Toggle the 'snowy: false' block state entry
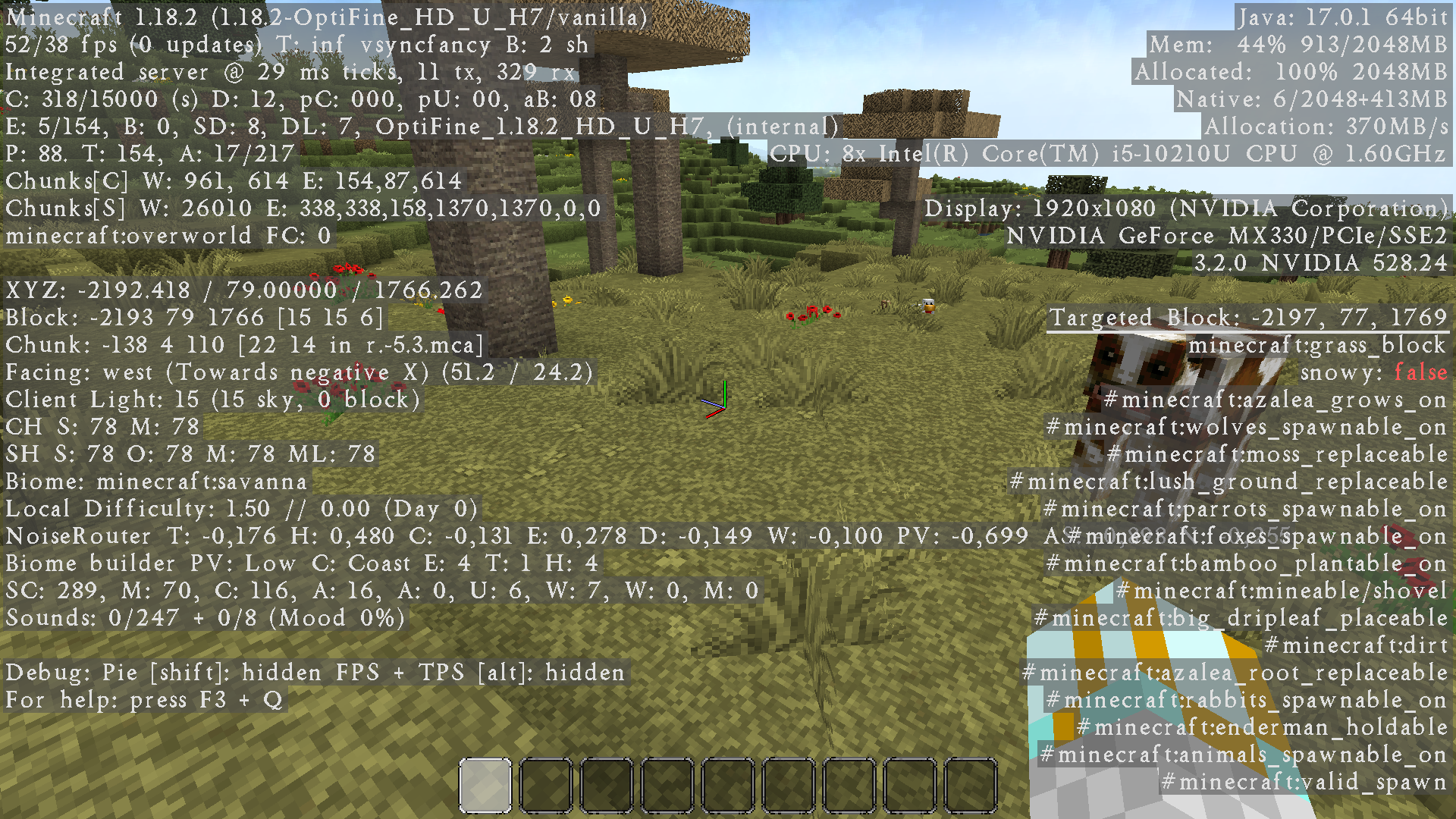 click(x=1373, y=372)
